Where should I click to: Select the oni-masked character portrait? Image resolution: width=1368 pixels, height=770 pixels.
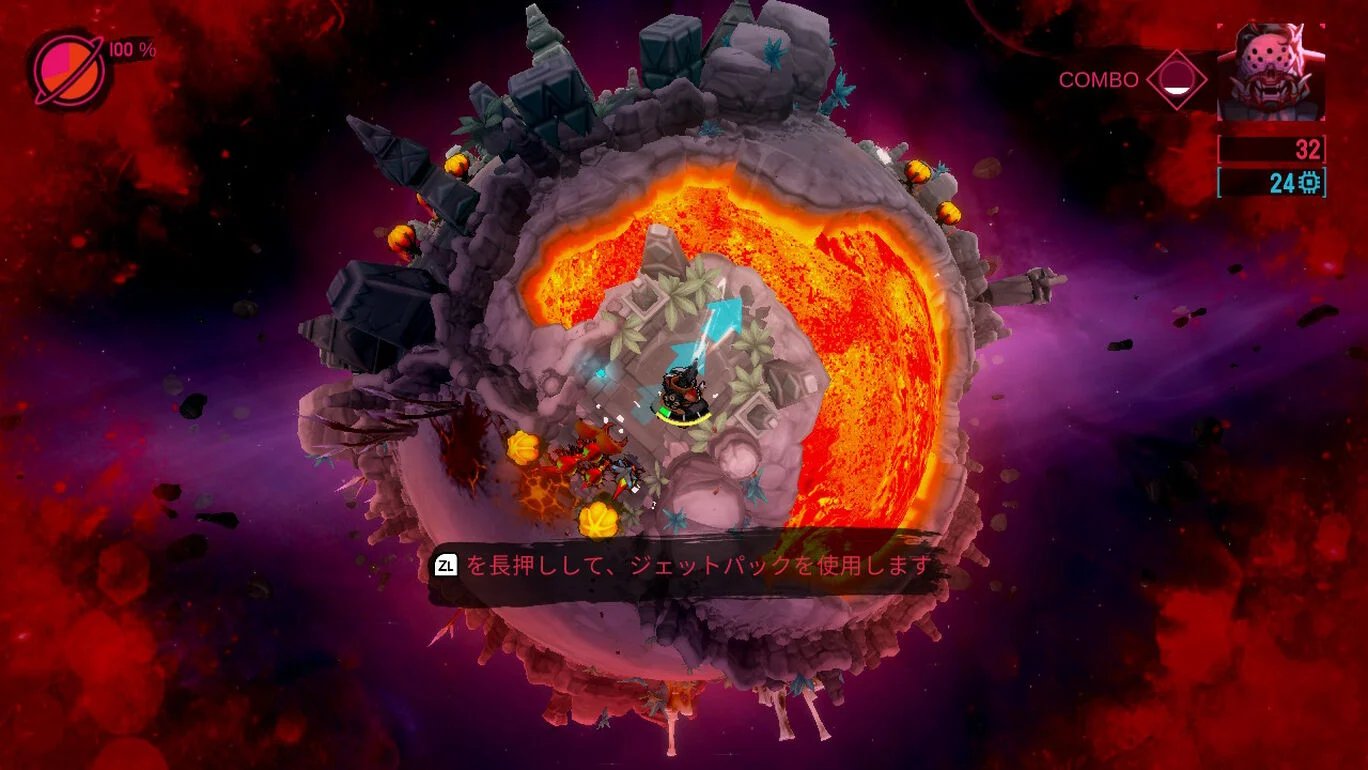(x=1270, y=70)
